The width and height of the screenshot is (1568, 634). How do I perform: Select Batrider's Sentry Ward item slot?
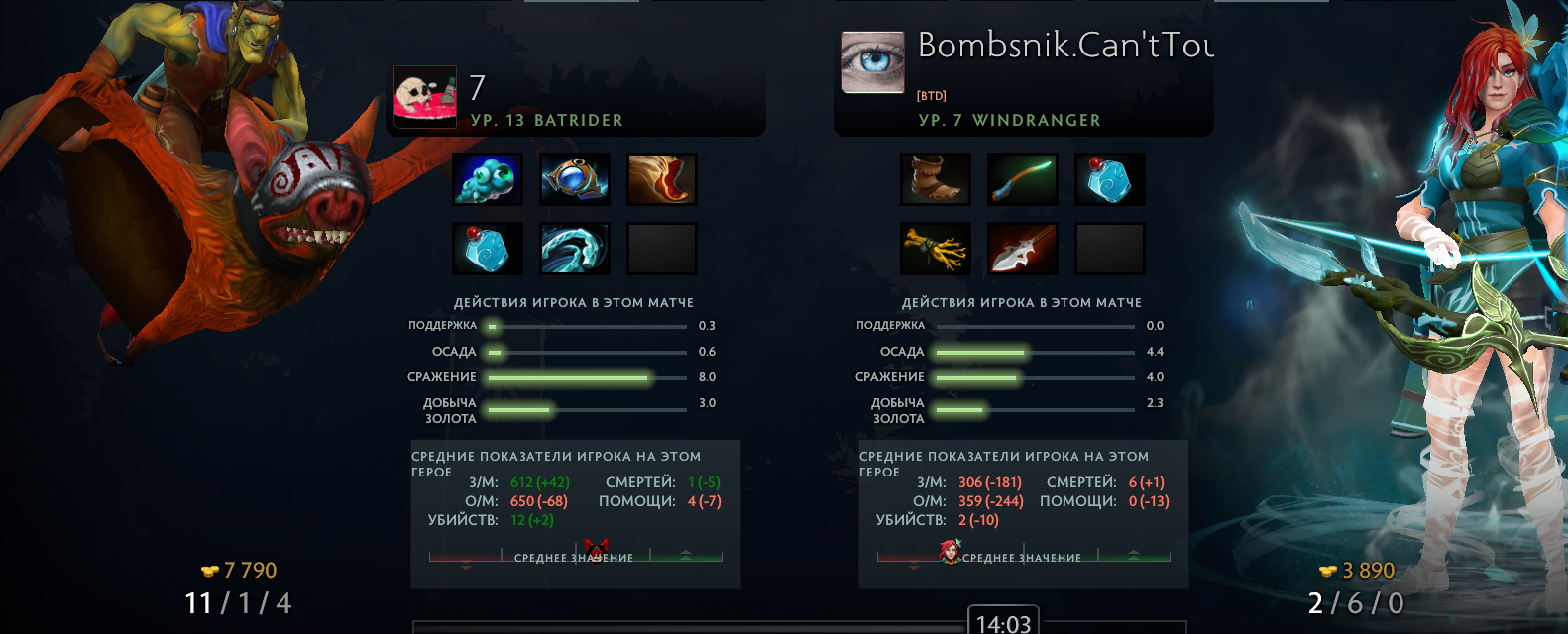pyautogui.click(x=488, y=179)
